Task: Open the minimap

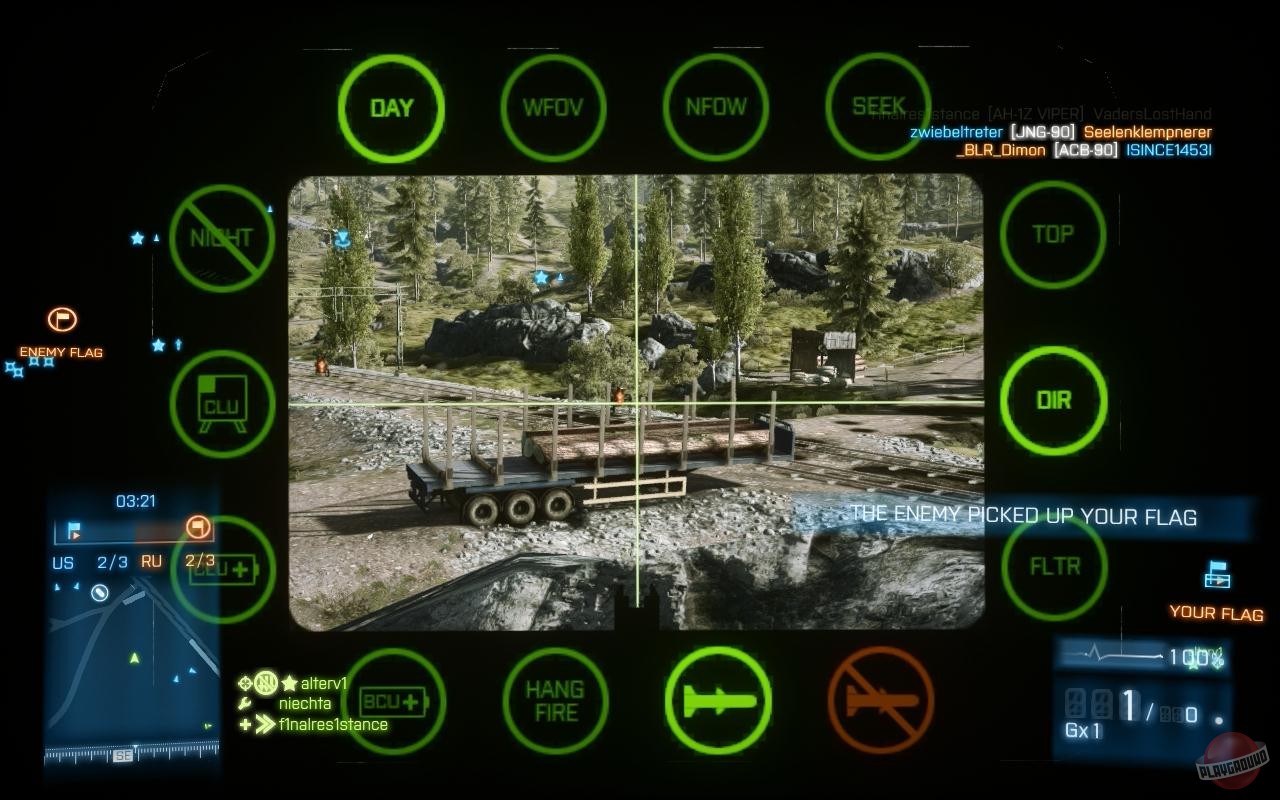Action: click(134, 660)
